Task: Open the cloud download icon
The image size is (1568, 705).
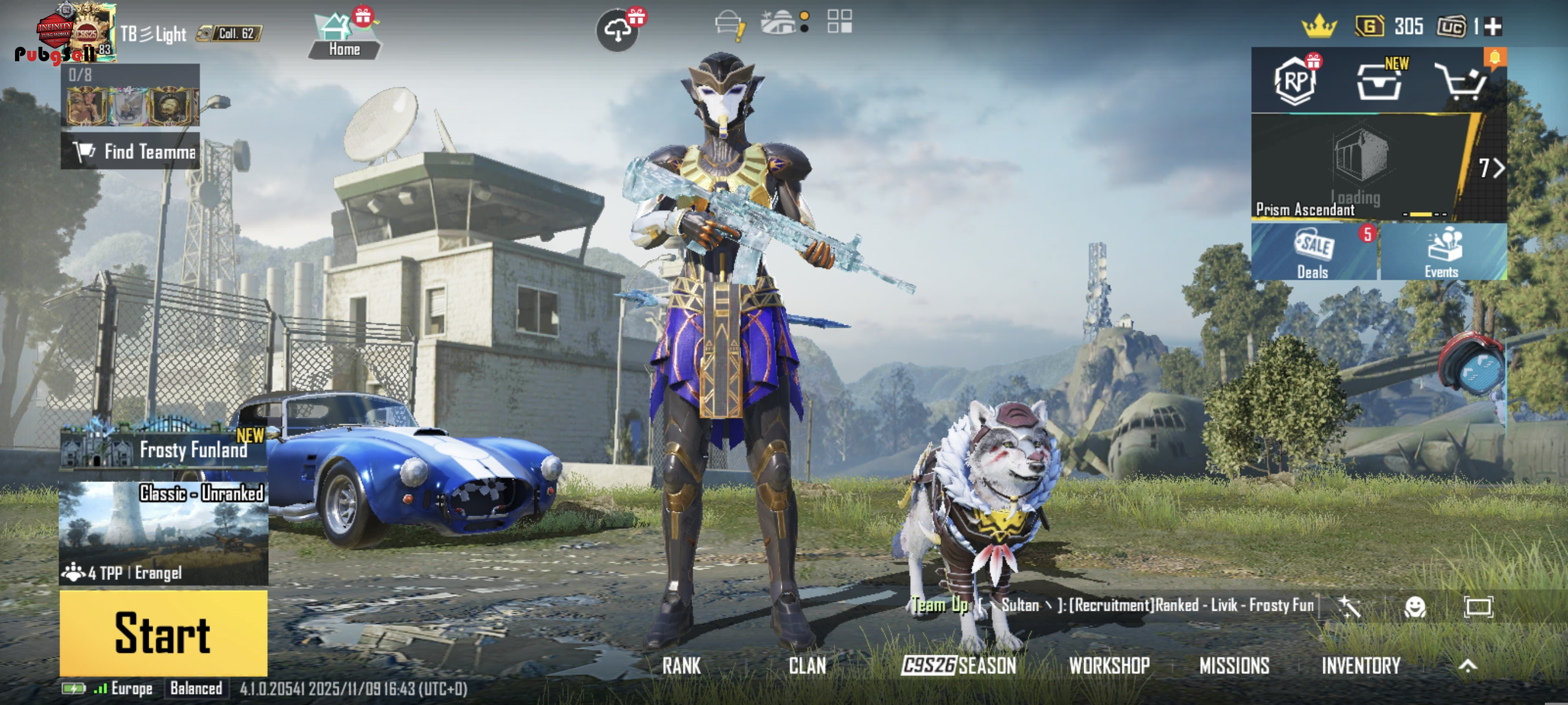Action: pos(617,30)
